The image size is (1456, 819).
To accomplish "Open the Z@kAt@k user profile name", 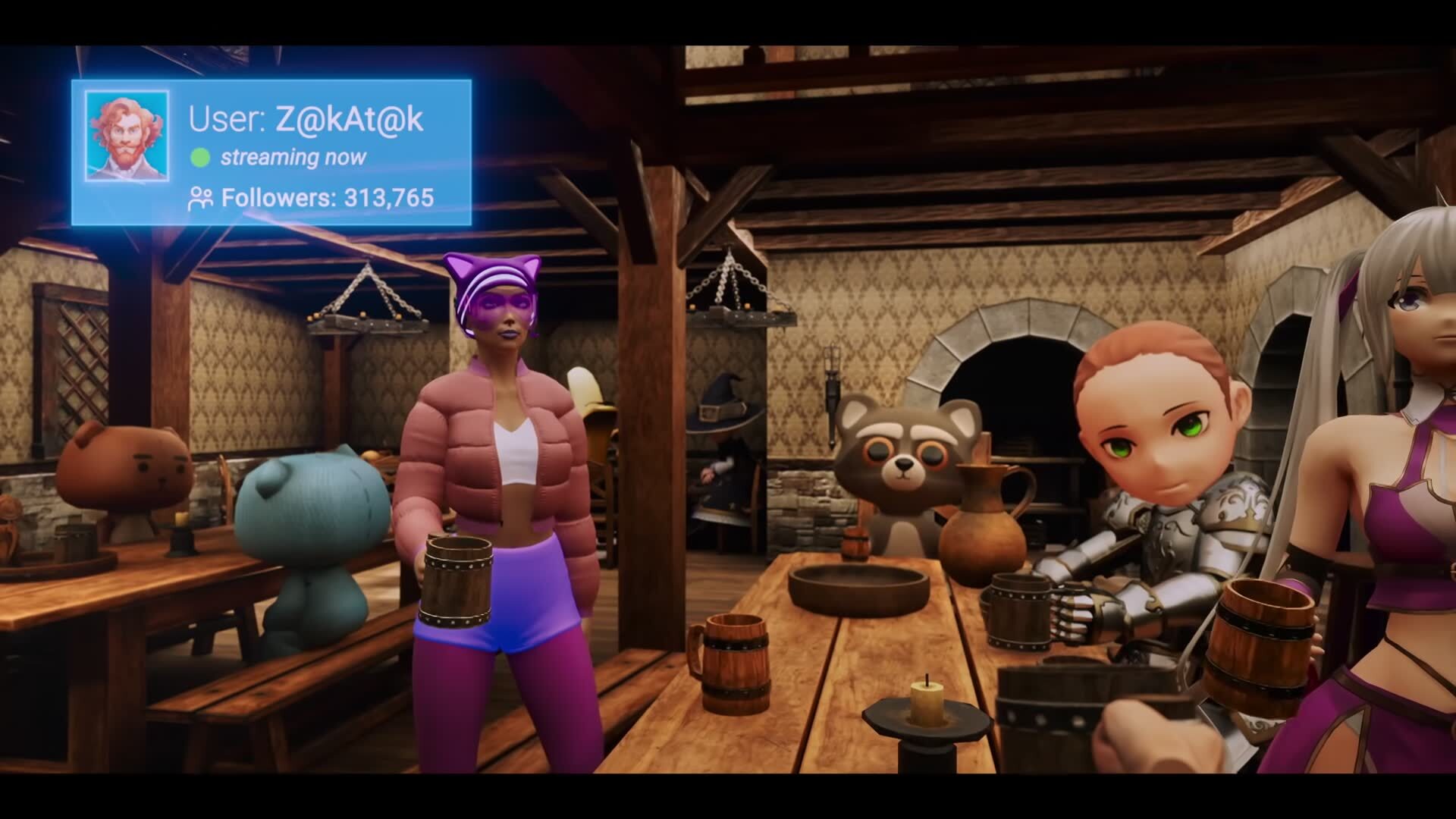I will [306, 119].
